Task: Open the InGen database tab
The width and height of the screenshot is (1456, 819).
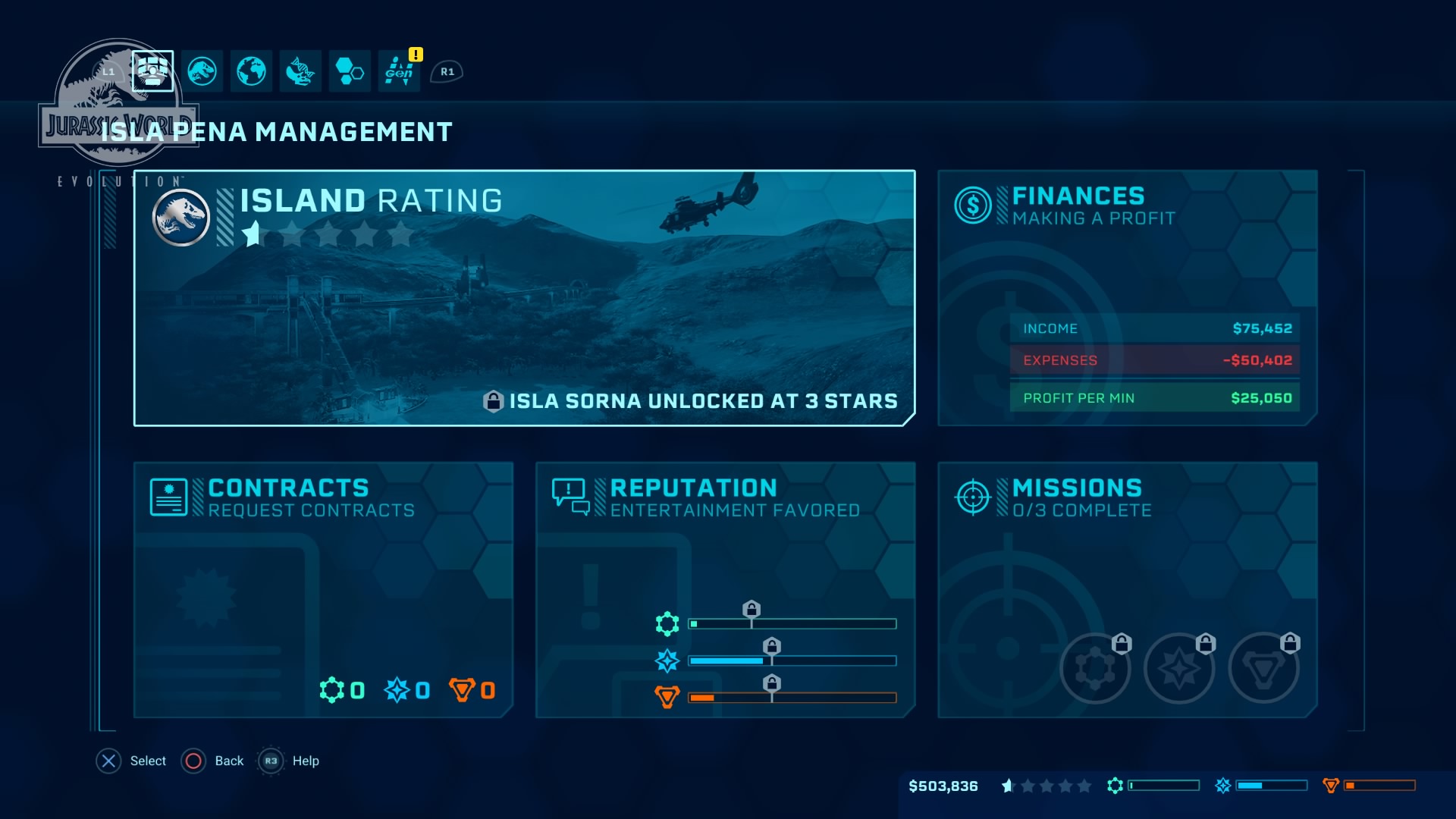Action: (399, 71)
